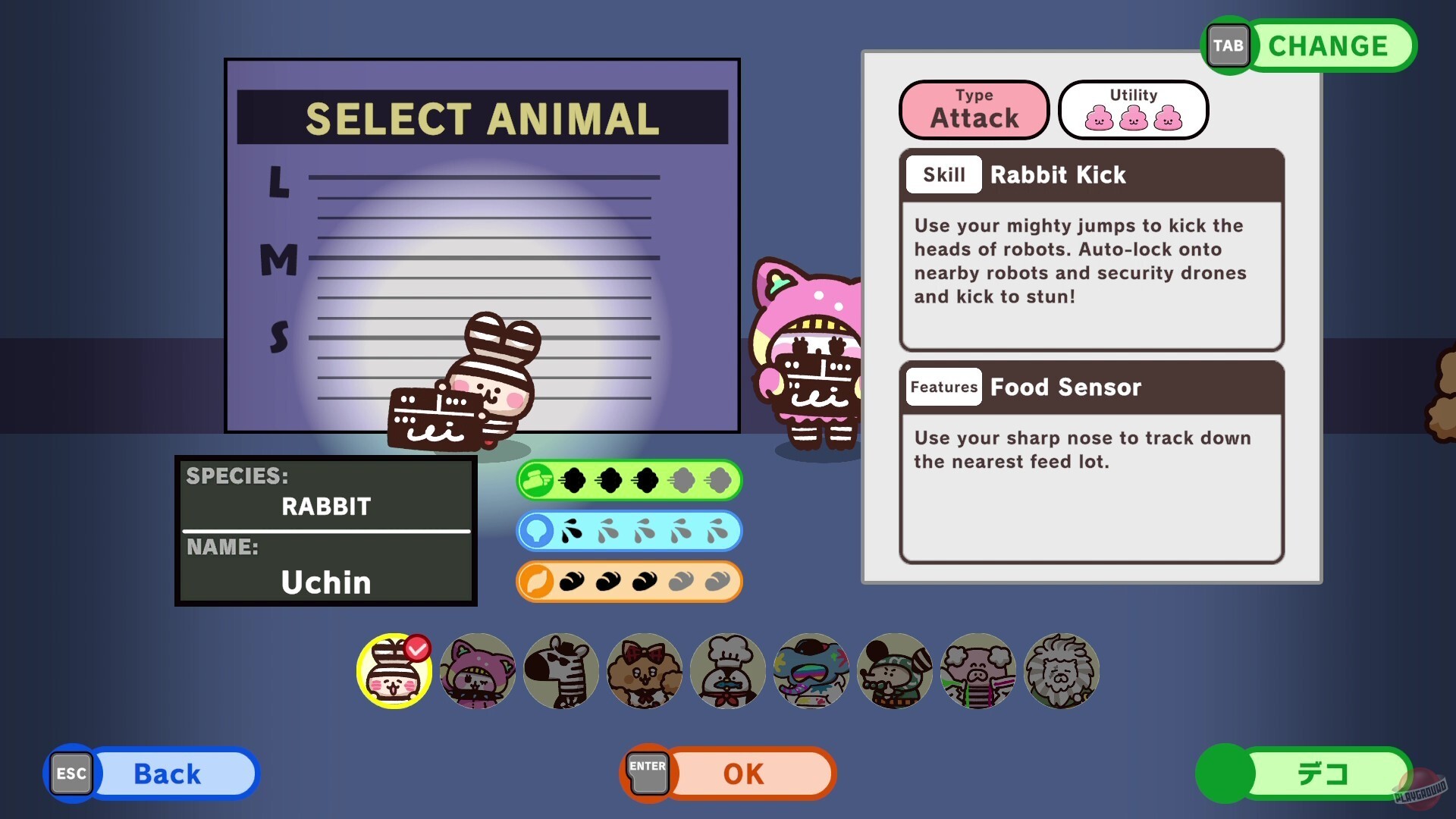Select the pink cat character icon
This screenshot has width=1456, height=819.
coord(477,671)
